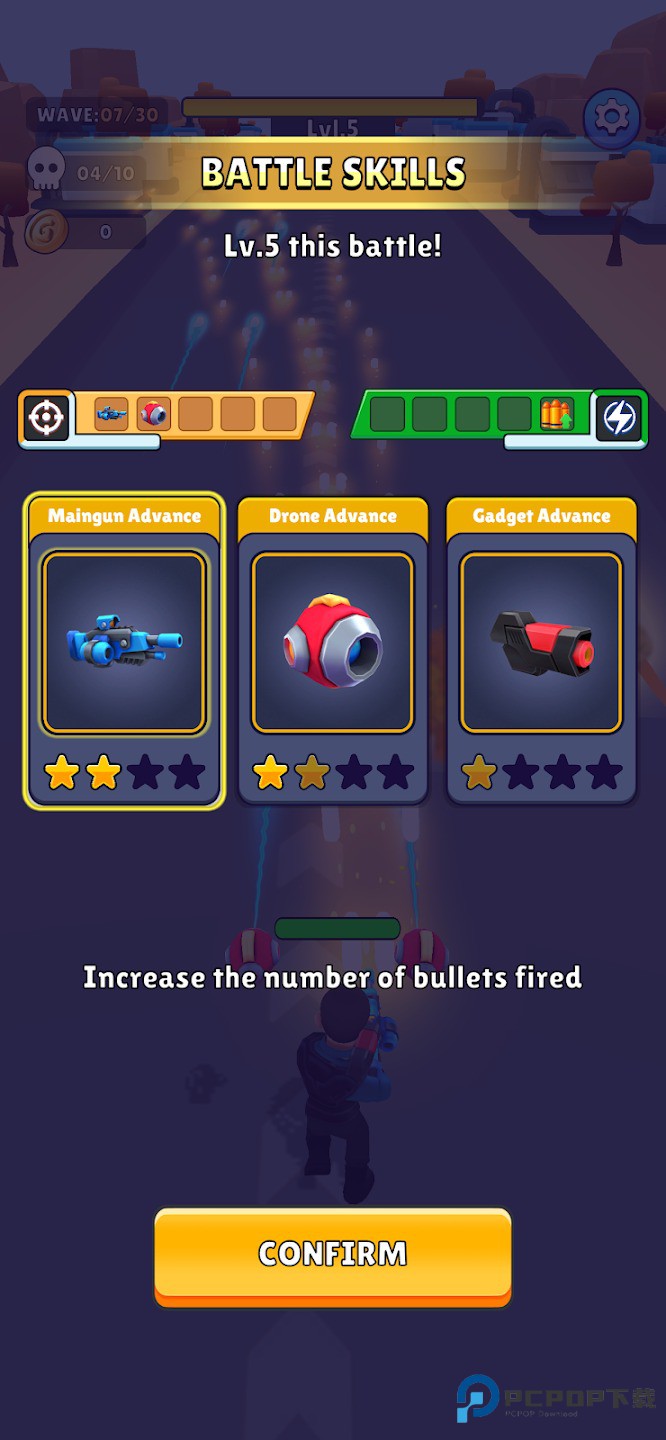Choose the Drone Advance skill card

point(332,650)
